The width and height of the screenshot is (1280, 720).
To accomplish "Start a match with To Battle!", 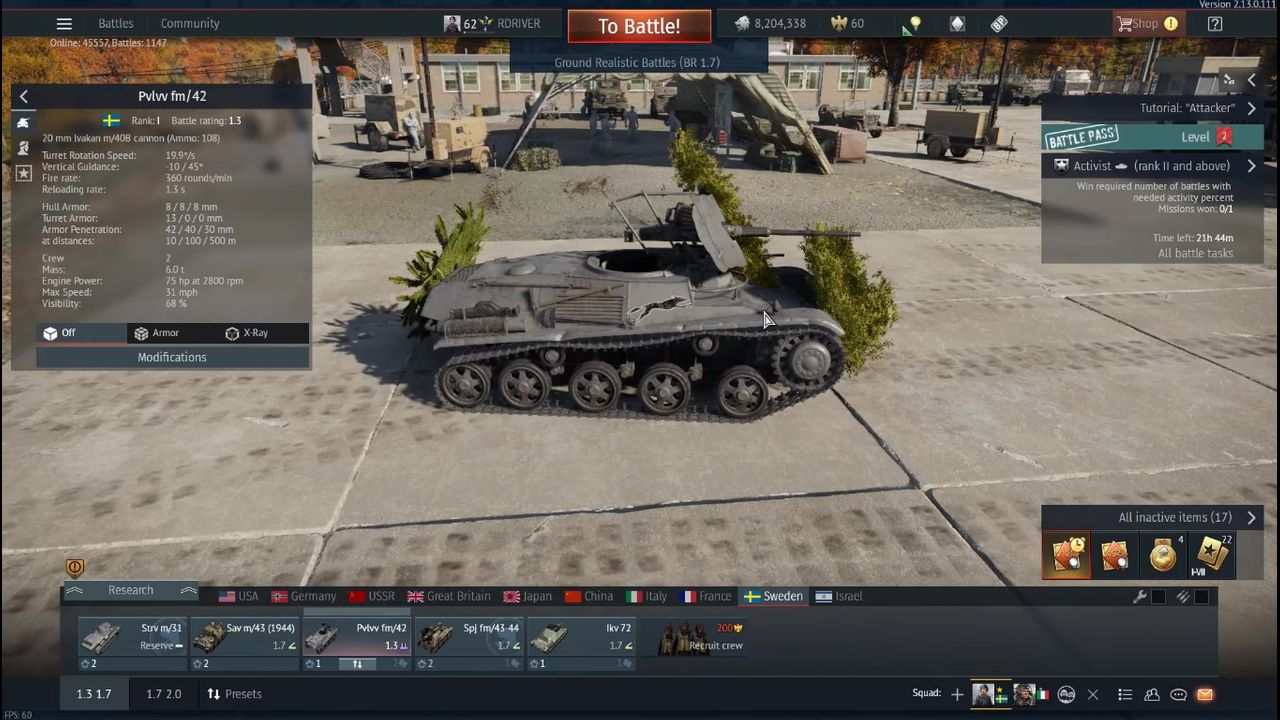I will pyautogui.click(x=639, y=26).
